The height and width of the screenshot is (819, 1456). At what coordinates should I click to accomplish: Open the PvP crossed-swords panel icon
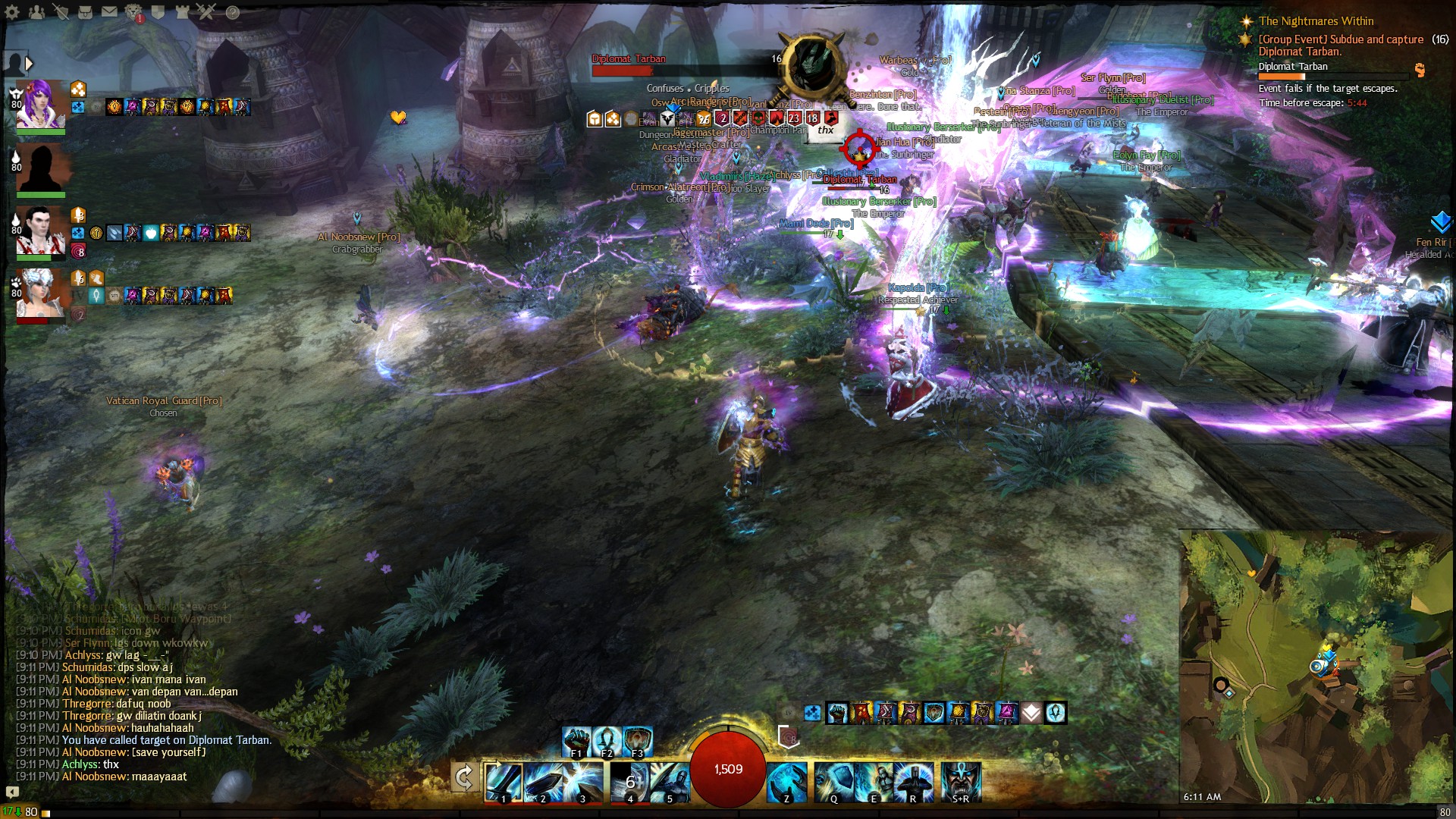coord(206,11)
